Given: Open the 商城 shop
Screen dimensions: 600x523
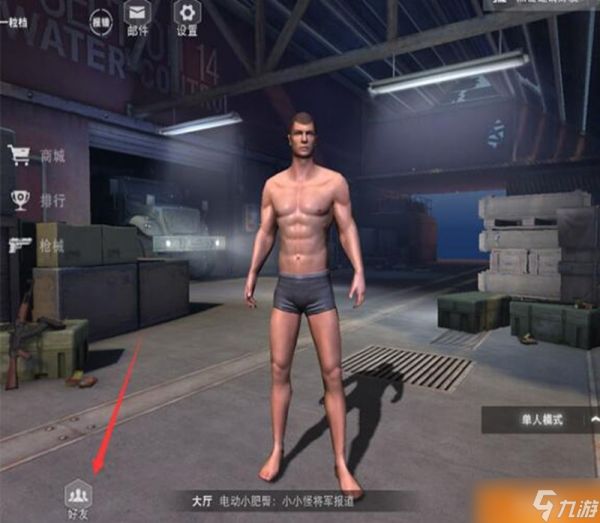Looking at the screenshot, I should [38, 155].
